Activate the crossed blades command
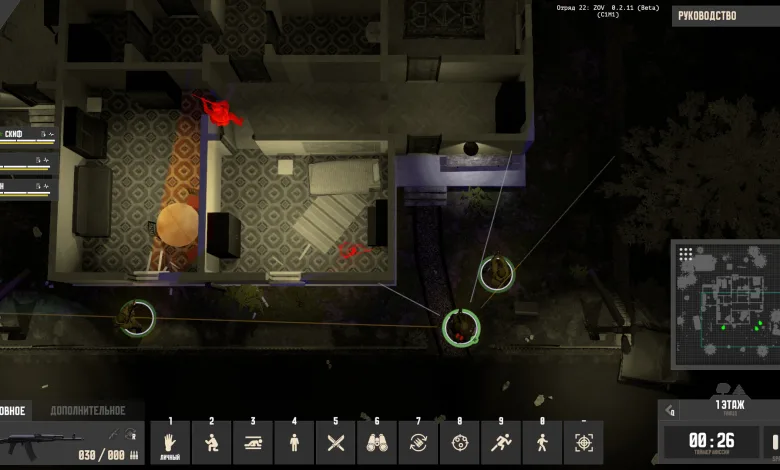This screenshot has height=470, width=780. [336, 442]
